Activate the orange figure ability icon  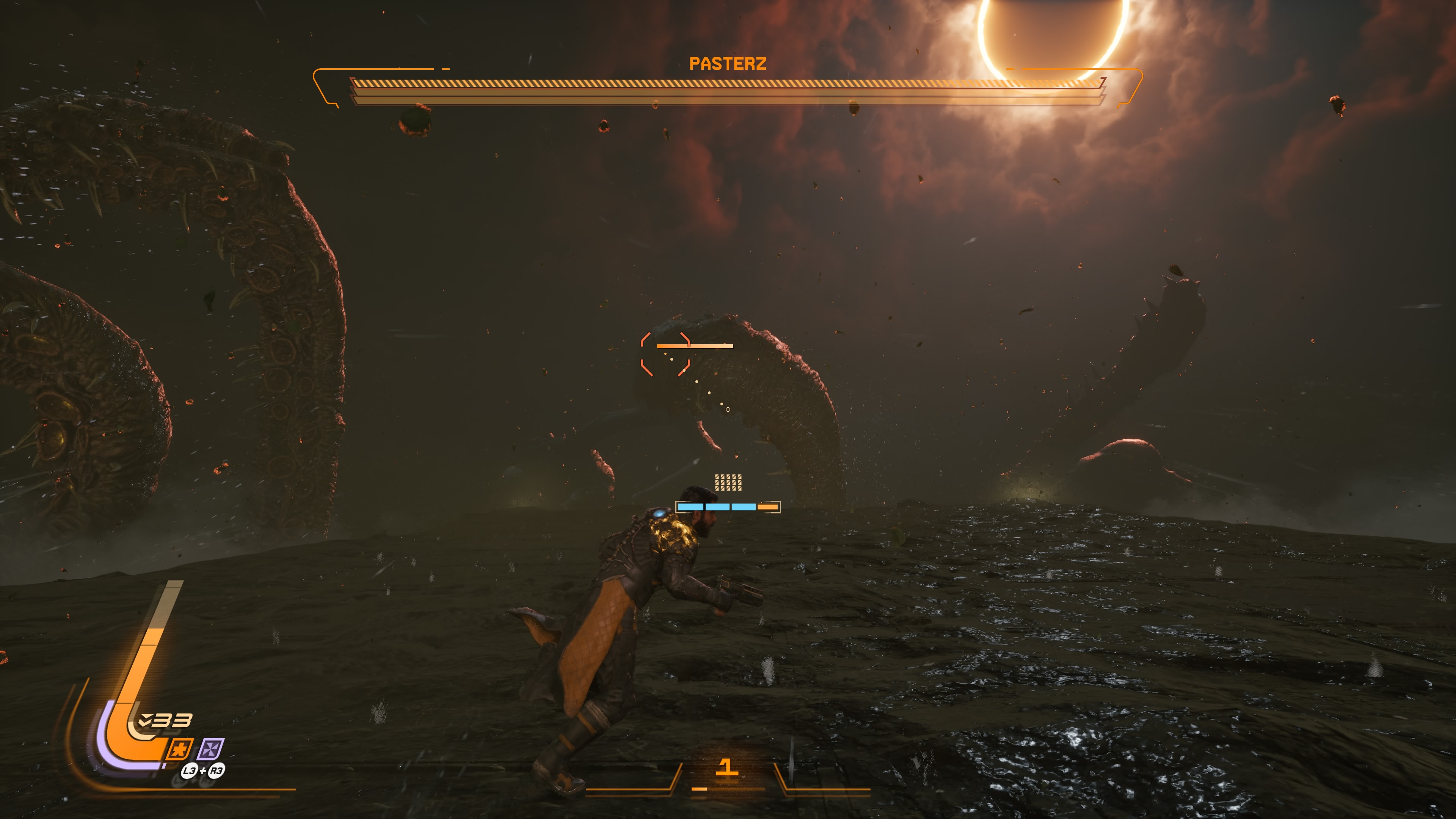[x=180, y=750]
